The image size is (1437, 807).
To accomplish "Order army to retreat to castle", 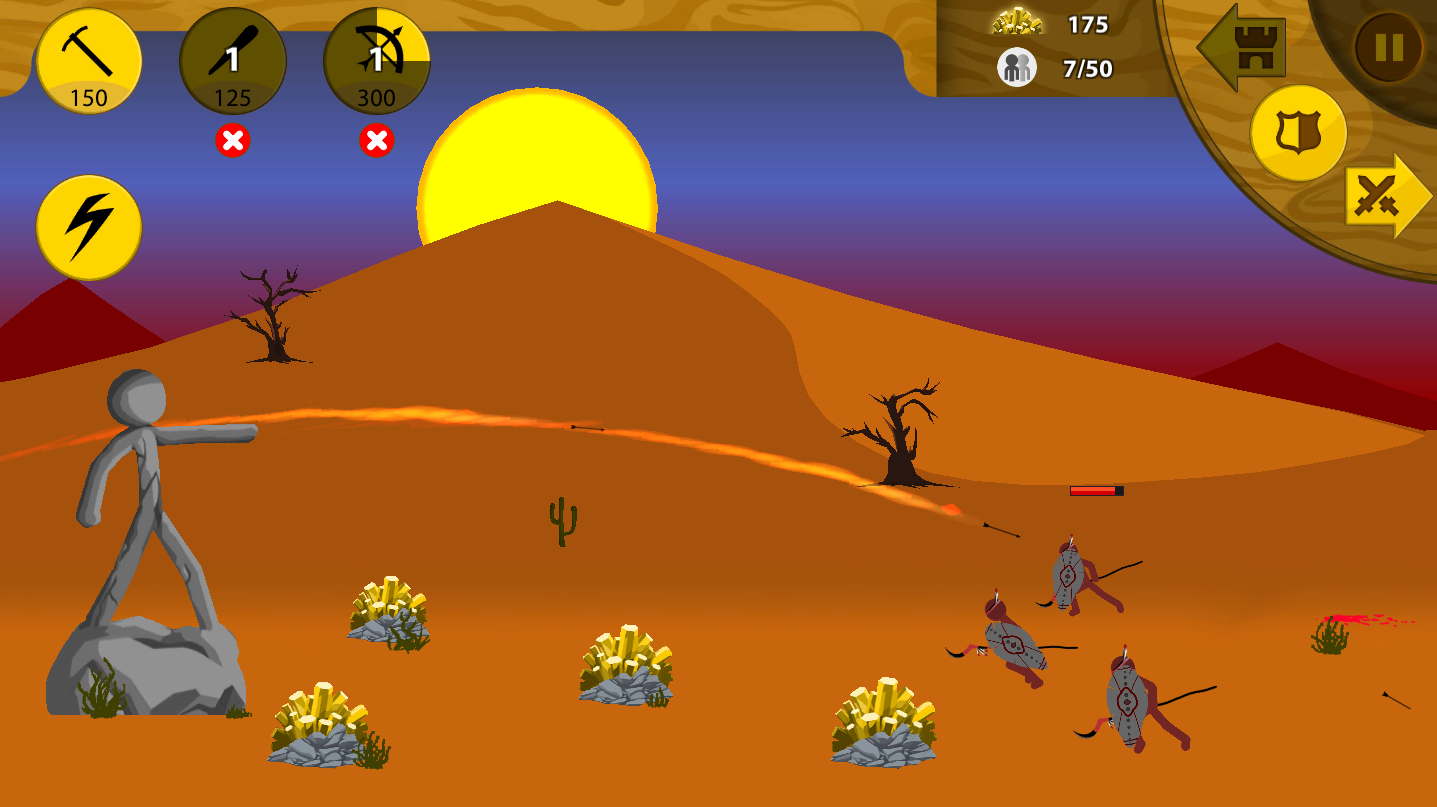I will [1243, 48].
